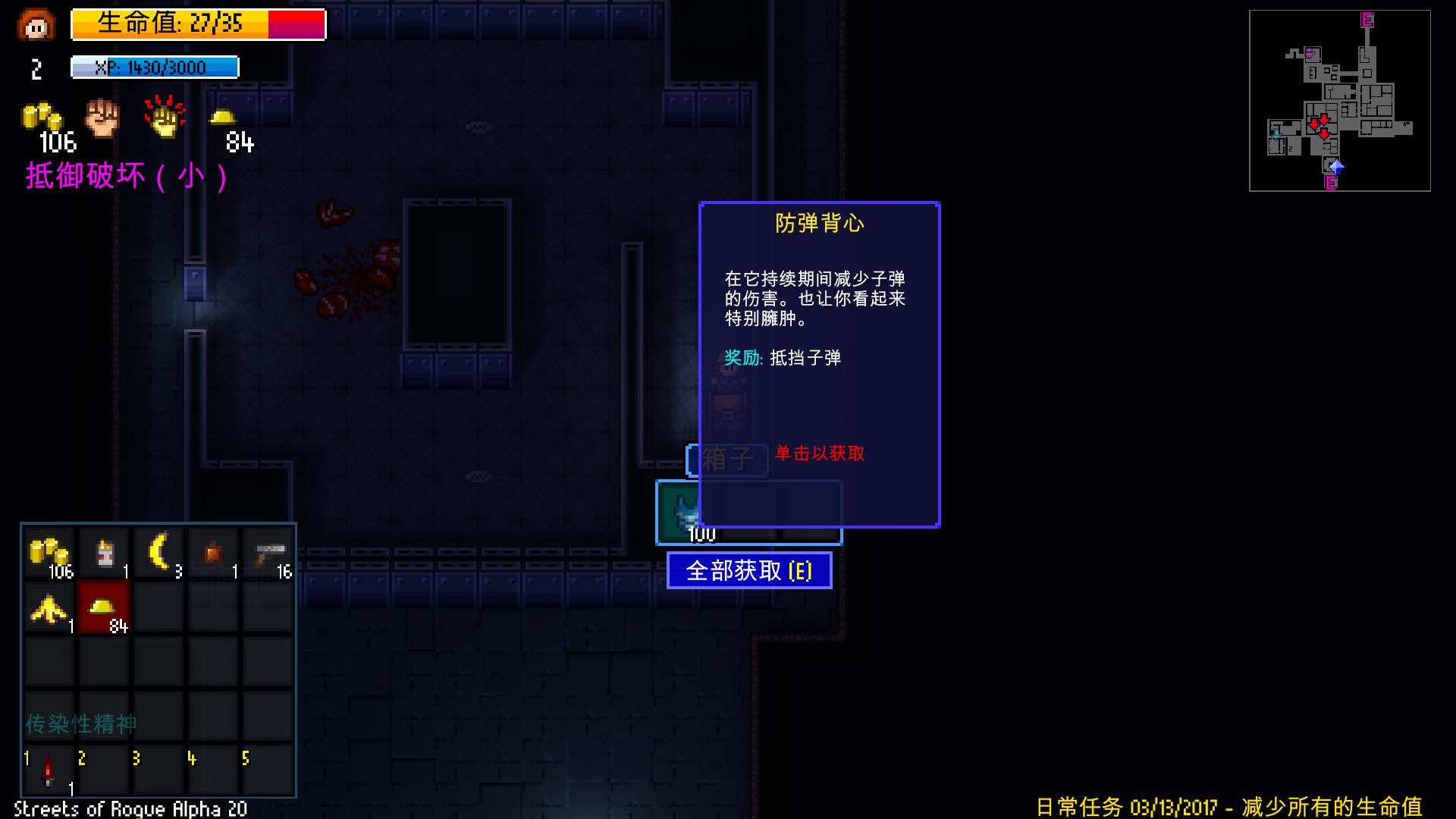This screenshot has width=1456, height=819.
Task: Click the character portrait
Action: (x=34, y=24)
